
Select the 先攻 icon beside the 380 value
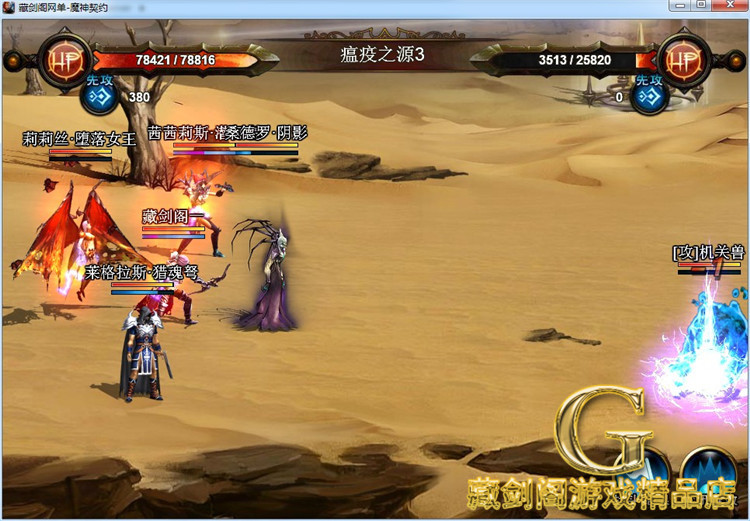[99, 97]
